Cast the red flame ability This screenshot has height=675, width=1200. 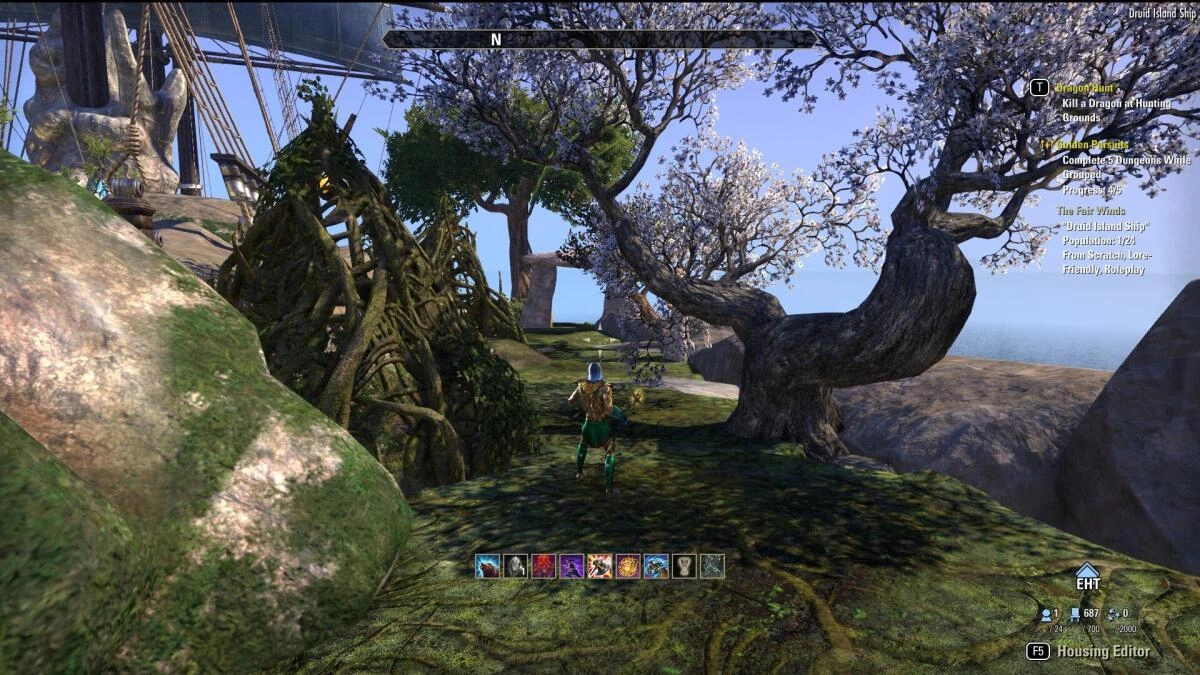point(543,566)
